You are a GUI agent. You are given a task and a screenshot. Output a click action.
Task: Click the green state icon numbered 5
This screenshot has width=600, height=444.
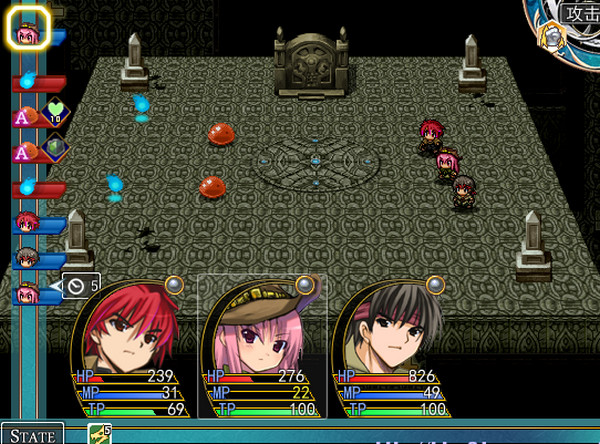(x=99, y=434)
